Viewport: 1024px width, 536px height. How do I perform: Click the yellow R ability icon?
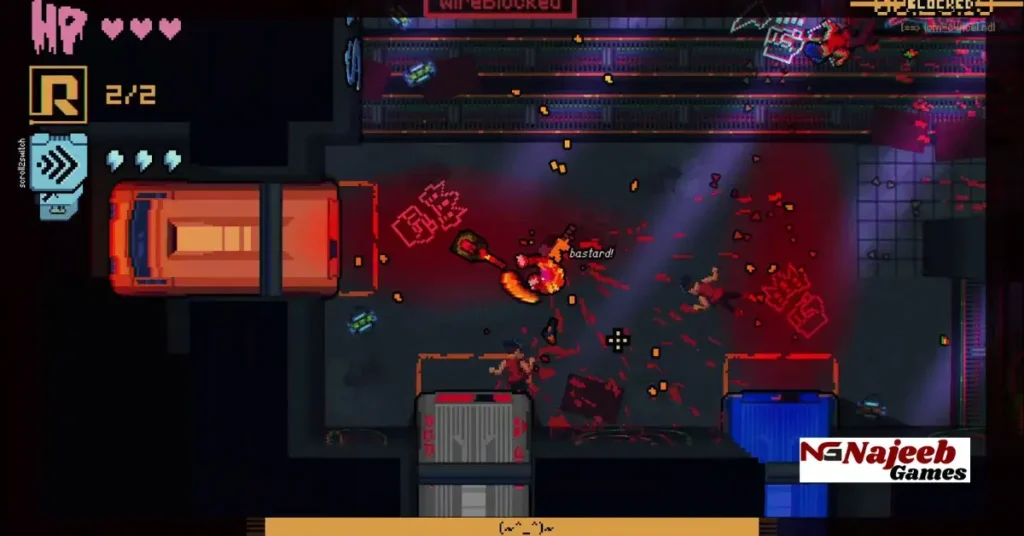(x=58, y=95)
